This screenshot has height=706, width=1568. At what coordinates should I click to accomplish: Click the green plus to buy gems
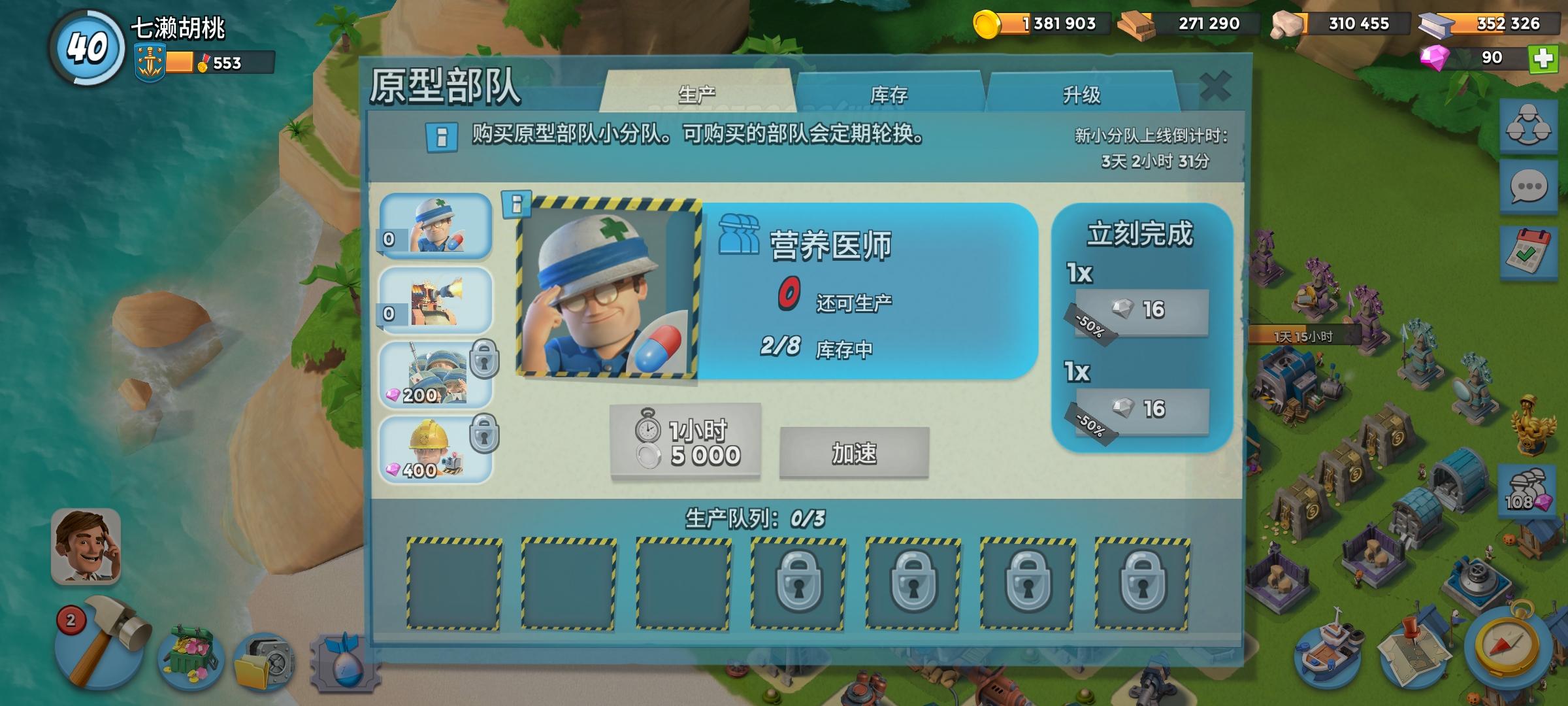coord(1543,59)
